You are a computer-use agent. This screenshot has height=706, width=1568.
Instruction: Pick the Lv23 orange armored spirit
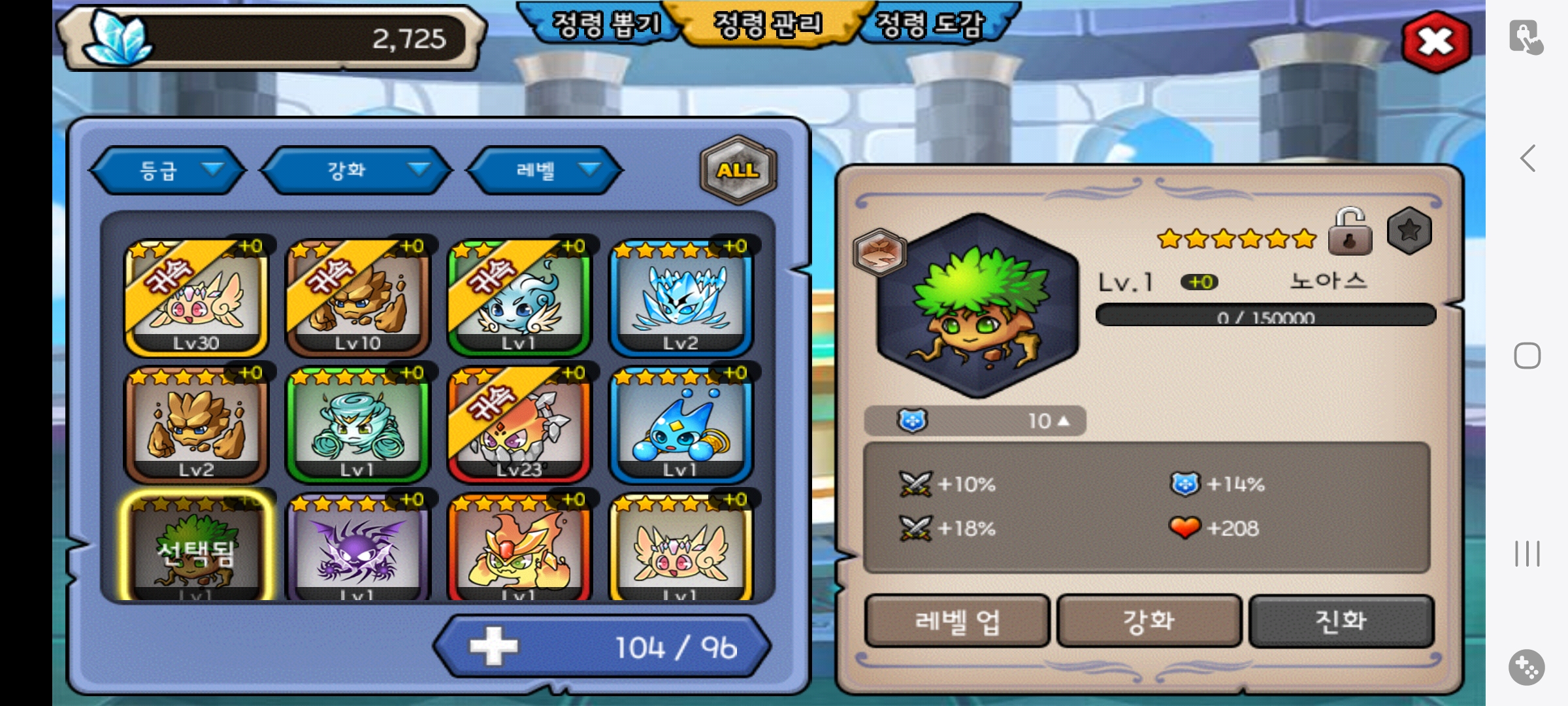pyautogui.click(x=519, y=425)
